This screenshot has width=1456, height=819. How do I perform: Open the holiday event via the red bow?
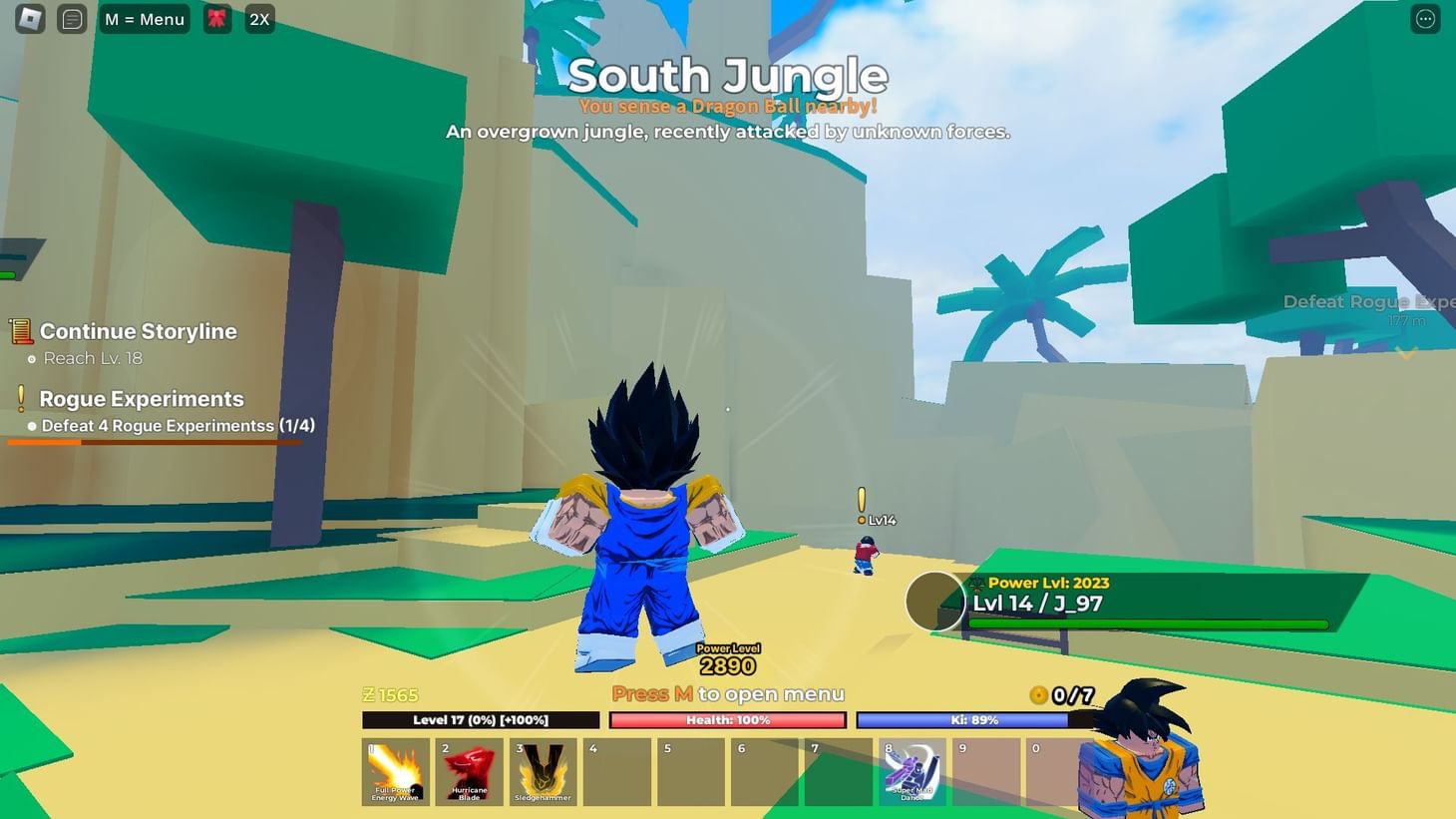[215, 18]
